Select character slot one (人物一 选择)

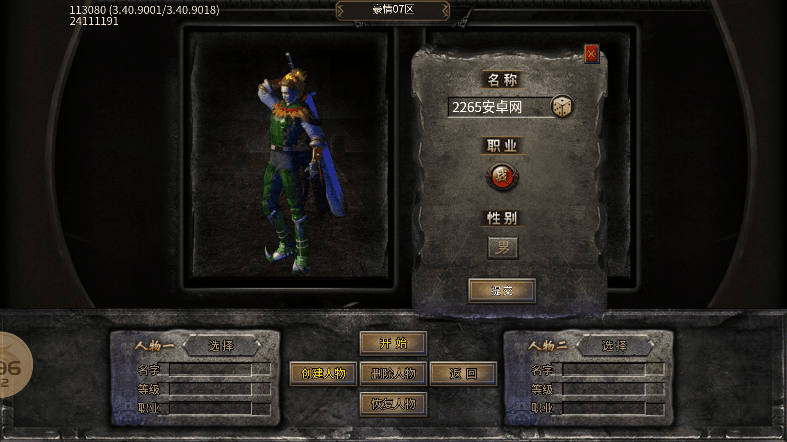(x=221, y=346)
